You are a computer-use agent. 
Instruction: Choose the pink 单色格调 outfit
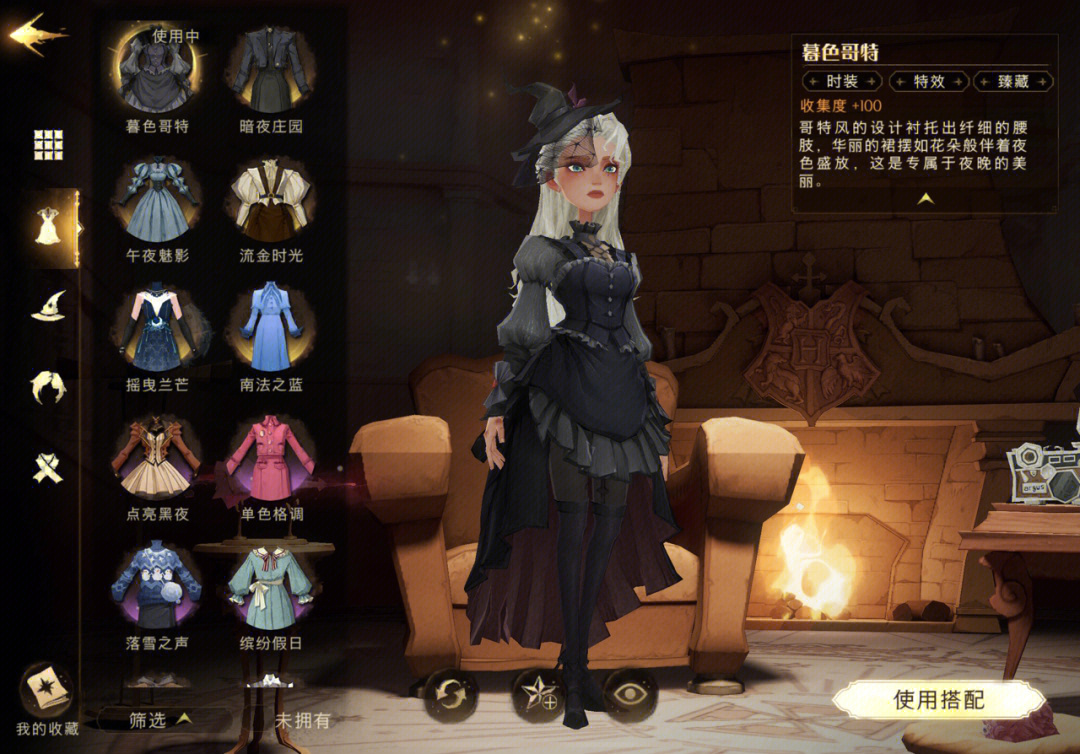pyautogui.click(x=270, y=459)
